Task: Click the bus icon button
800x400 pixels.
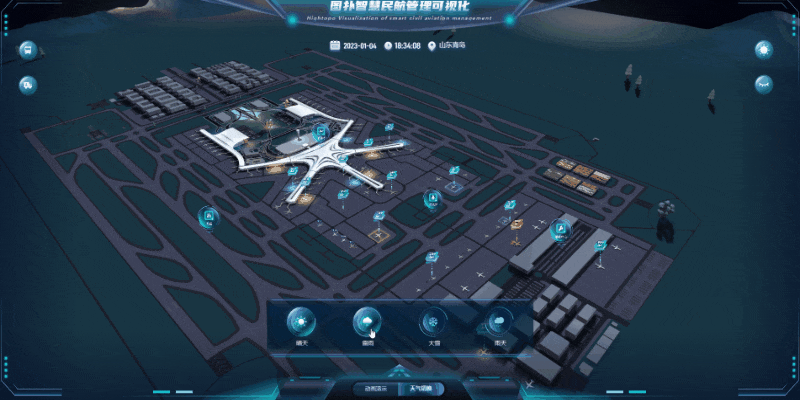Action: (28, 49)
